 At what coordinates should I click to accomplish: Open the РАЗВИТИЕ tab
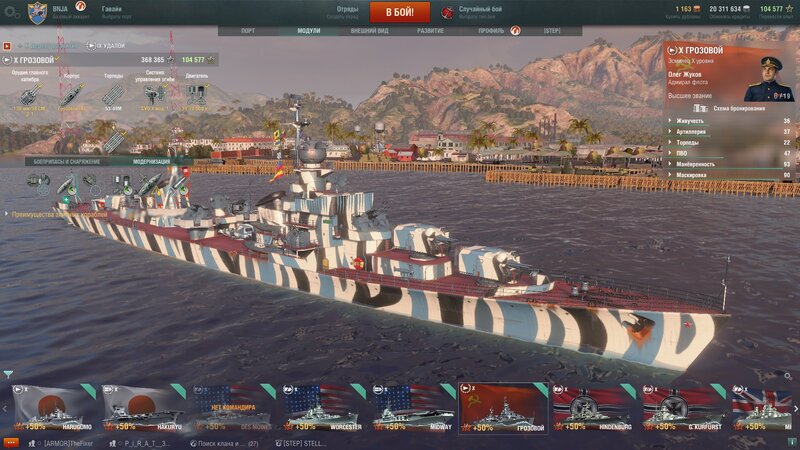[431, 31]
